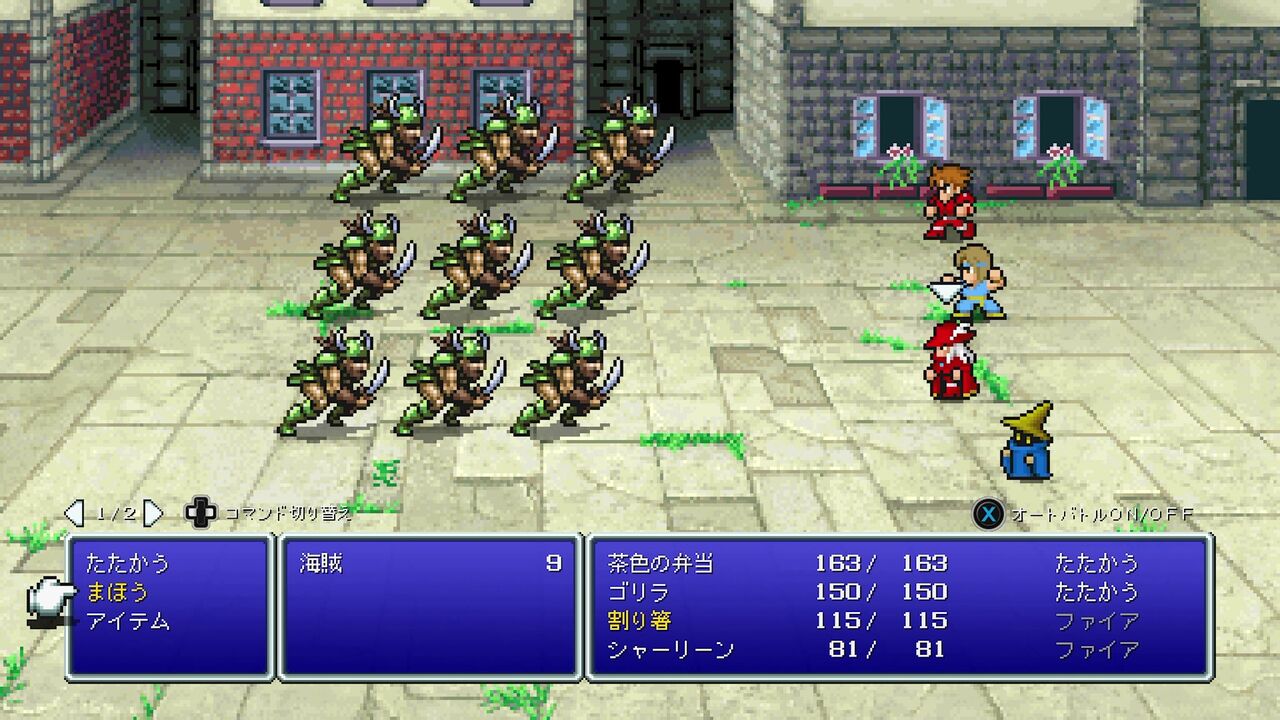Open the アイテム command
Image resolution: width=1280 pixels, height=720 pixels.
[128, 621]
